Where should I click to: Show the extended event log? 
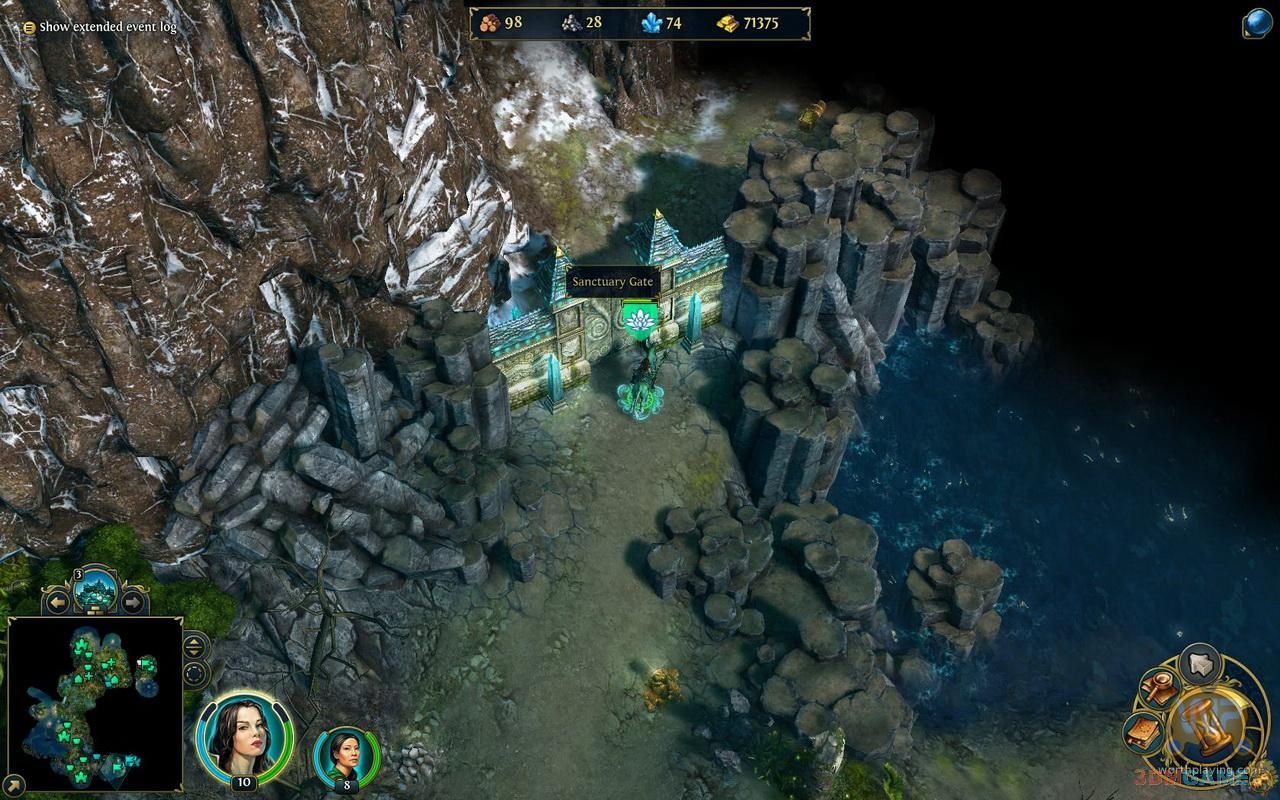click(x=100, y=27)
